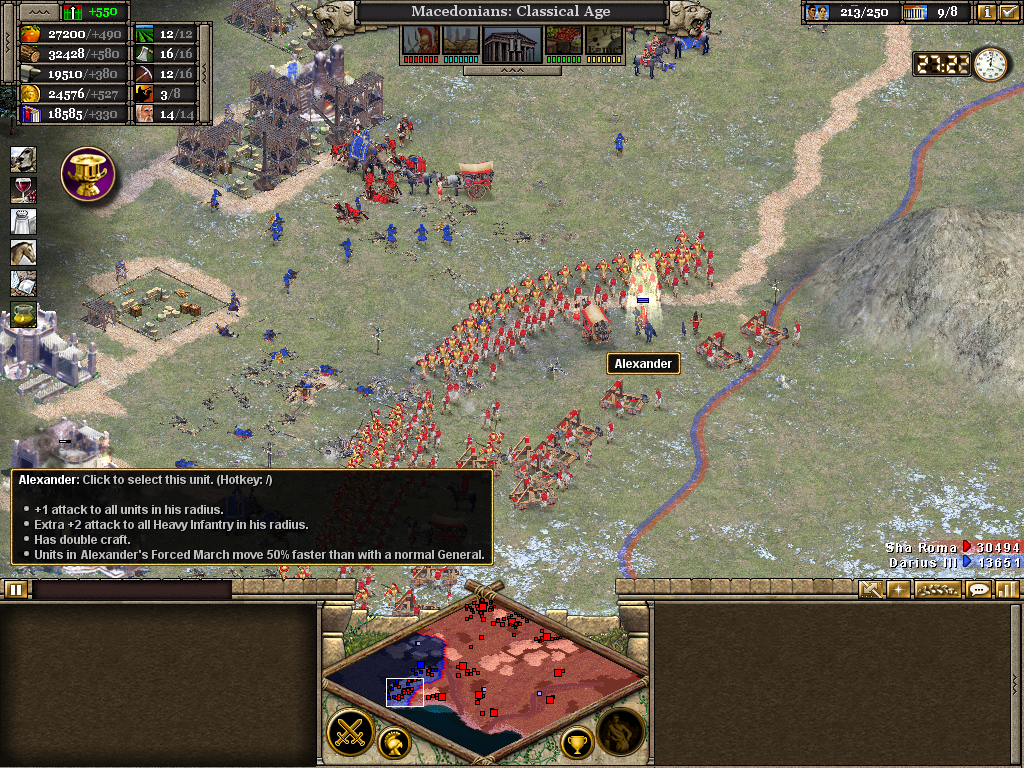Click the crossed swords button
This screenshot has width=1024, height=768.
pyautogui.click(x=351, y=733)
